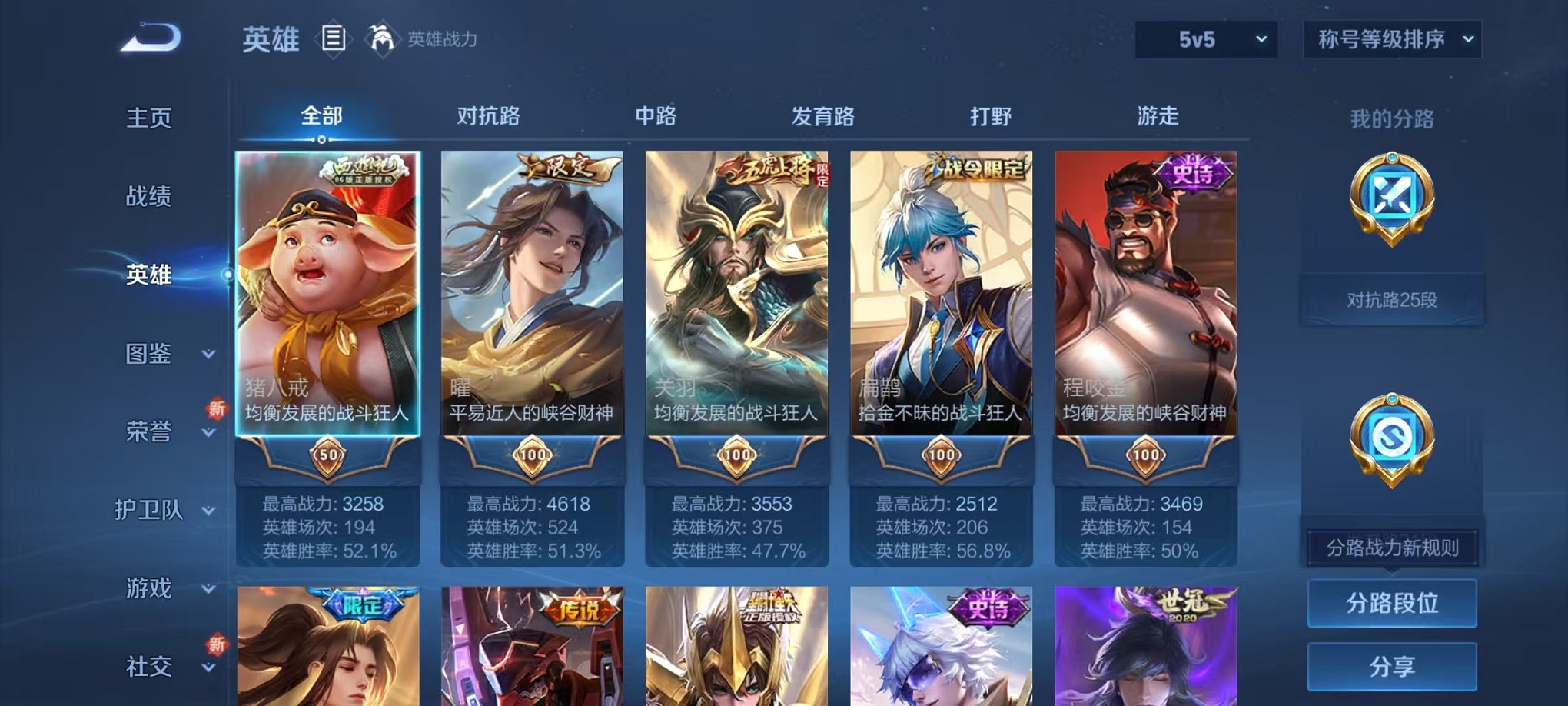The height and width of the screenshot is (706, 1568).
Task: Click the 新 badge next to 荣誉
Action: [x=216, y=409]
